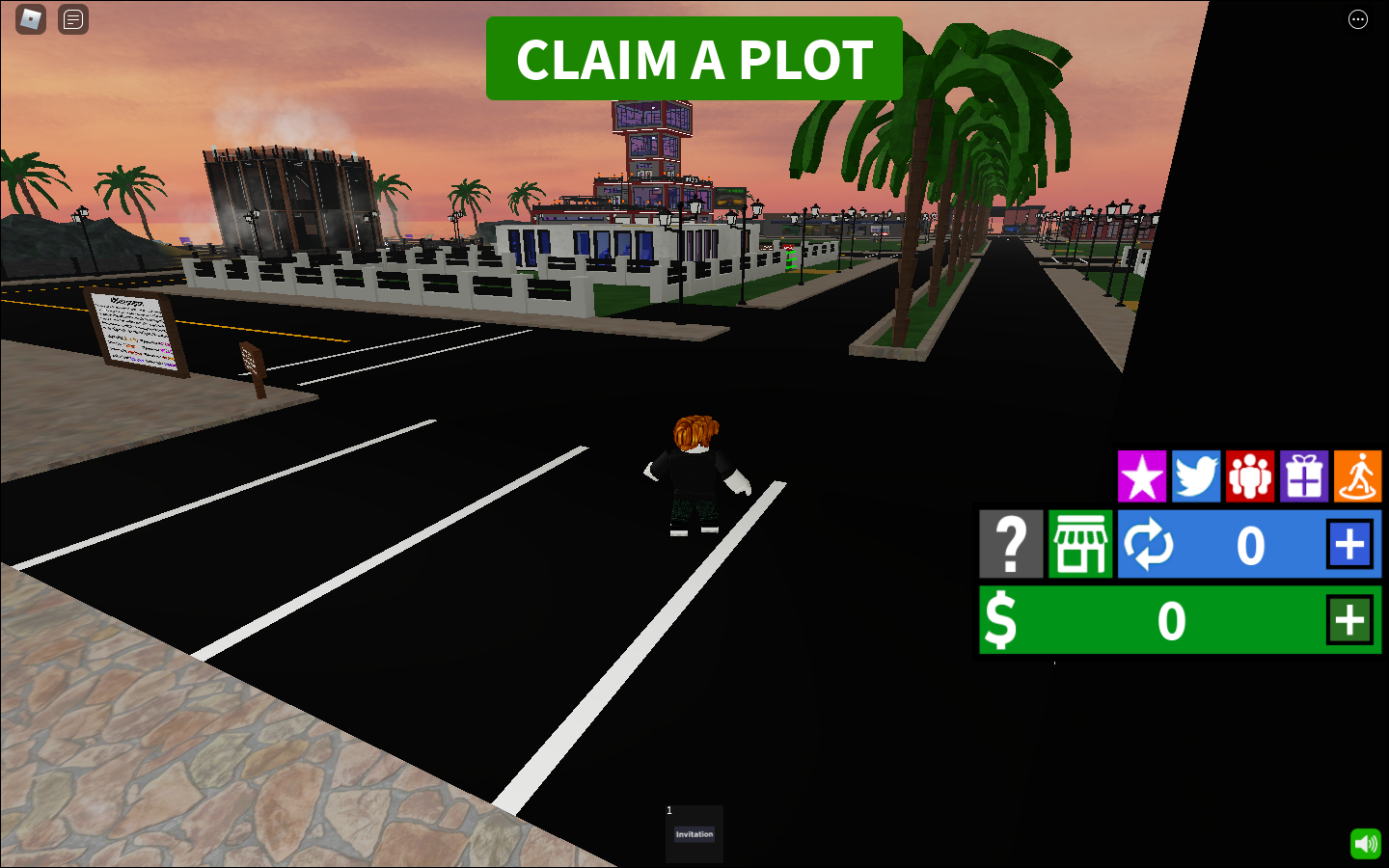
Task: Favorite the game with the star icon
Action: pyautogui.click(x=1142, y=476)
